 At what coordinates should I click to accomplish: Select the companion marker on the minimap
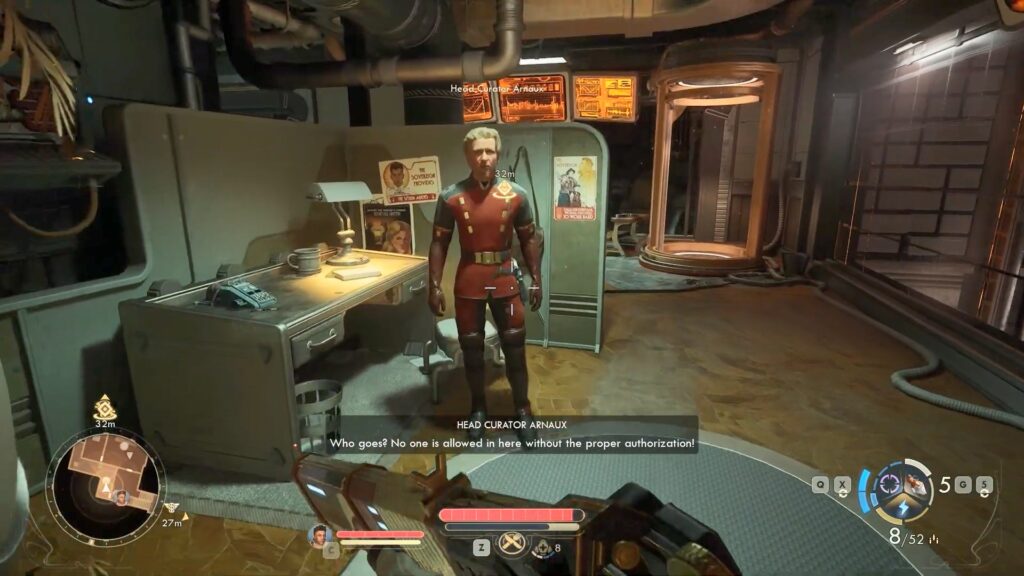pos(122,497)
